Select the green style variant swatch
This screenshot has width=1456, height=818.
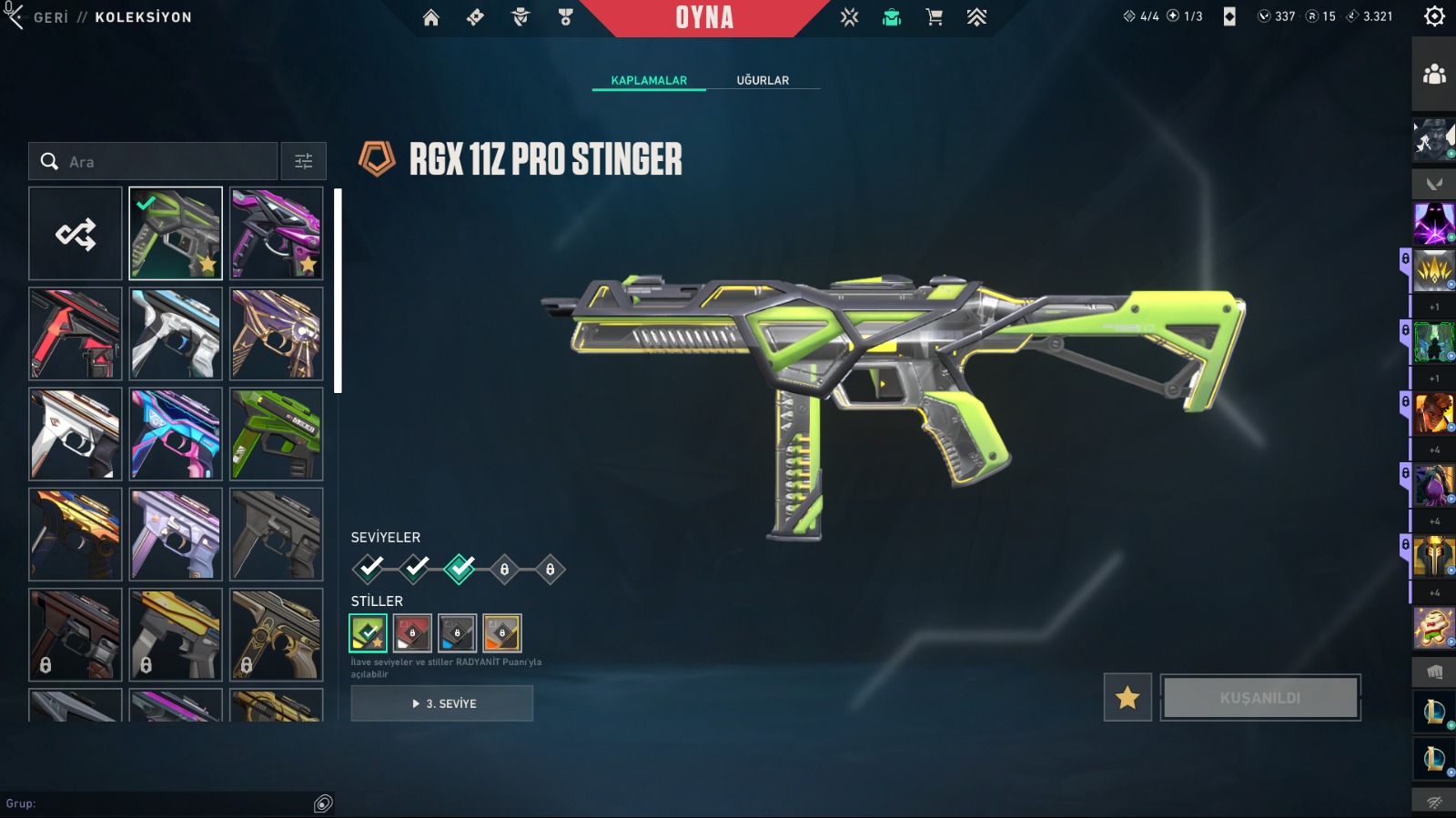tap(368, 633)
